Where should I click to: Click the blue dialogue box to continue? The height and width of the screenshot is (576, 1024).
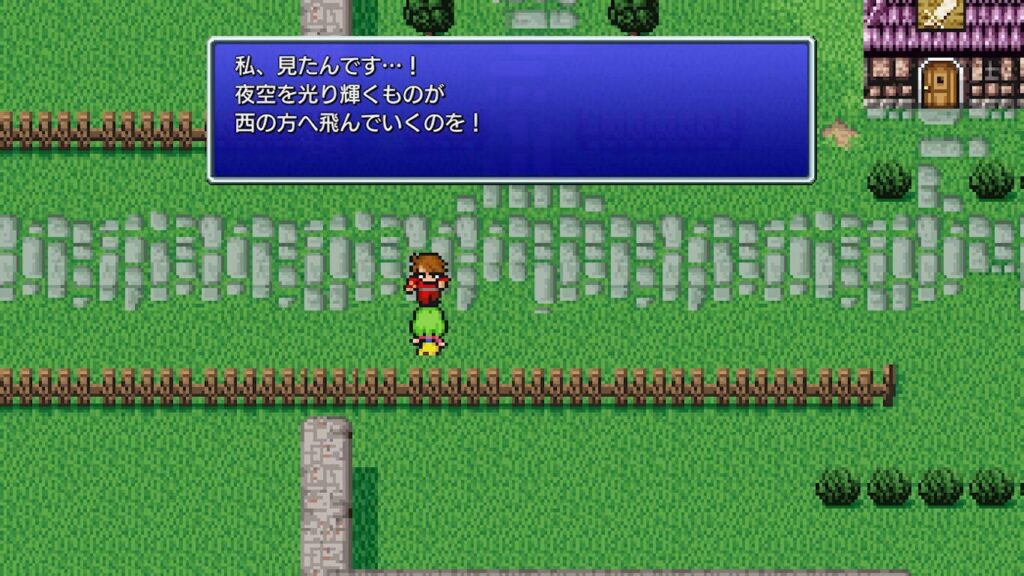click(x=511, y=110)
